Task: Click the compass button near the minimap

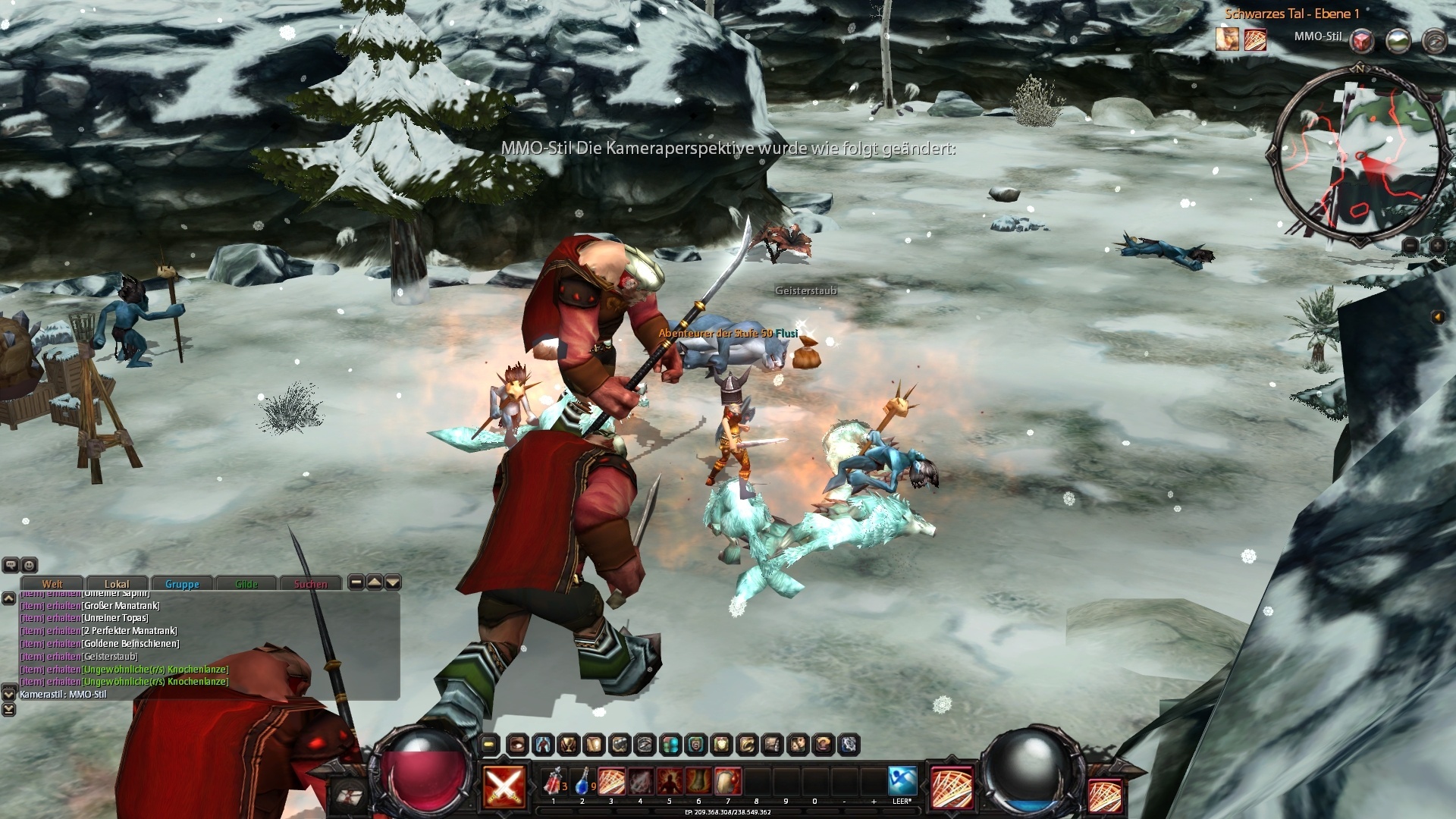Action: click(1434, 40)
